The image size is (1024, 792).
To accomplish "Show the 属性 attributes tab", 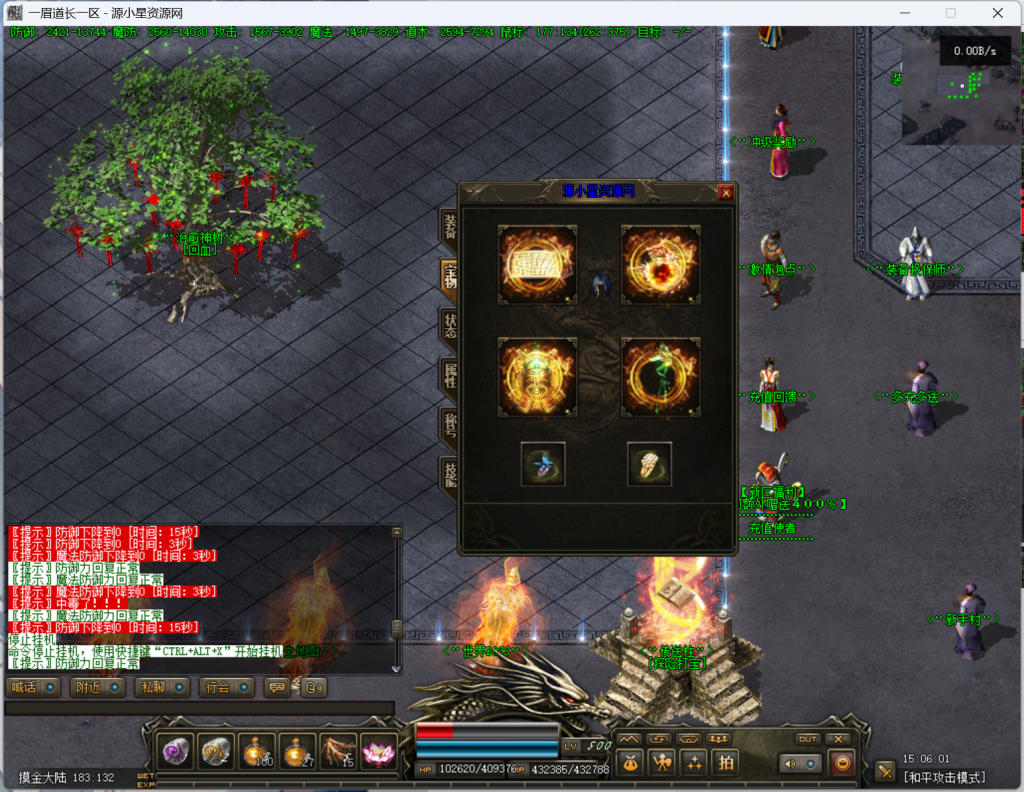I will click(x=450, y=375).
